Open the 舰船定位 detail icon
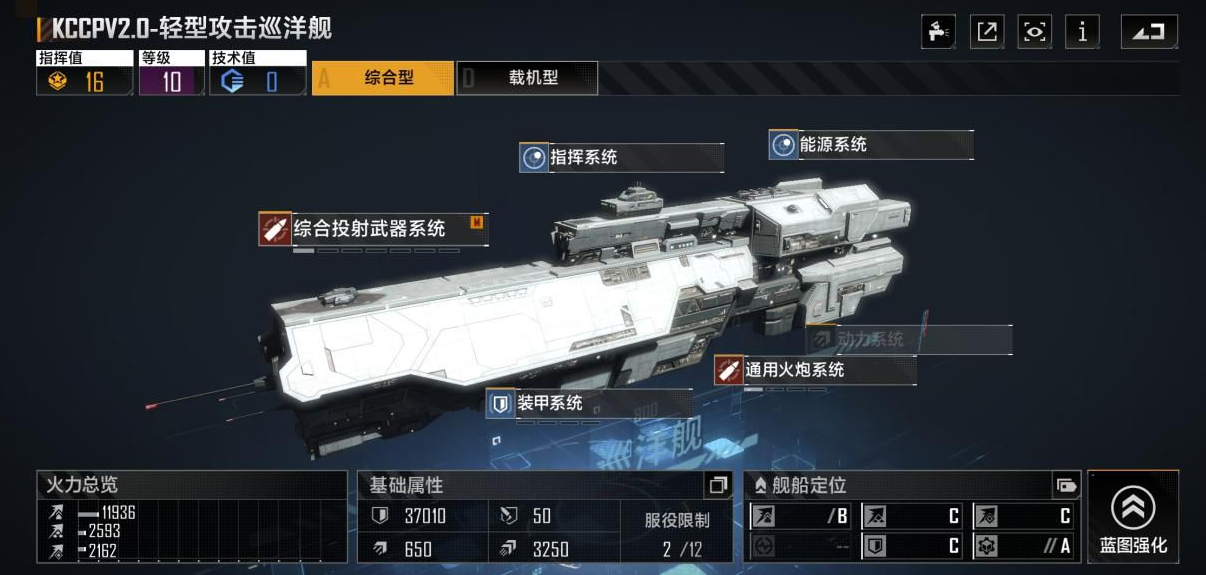The height and width of the screenshot is (575, 1206). [x=1066, y=486]
